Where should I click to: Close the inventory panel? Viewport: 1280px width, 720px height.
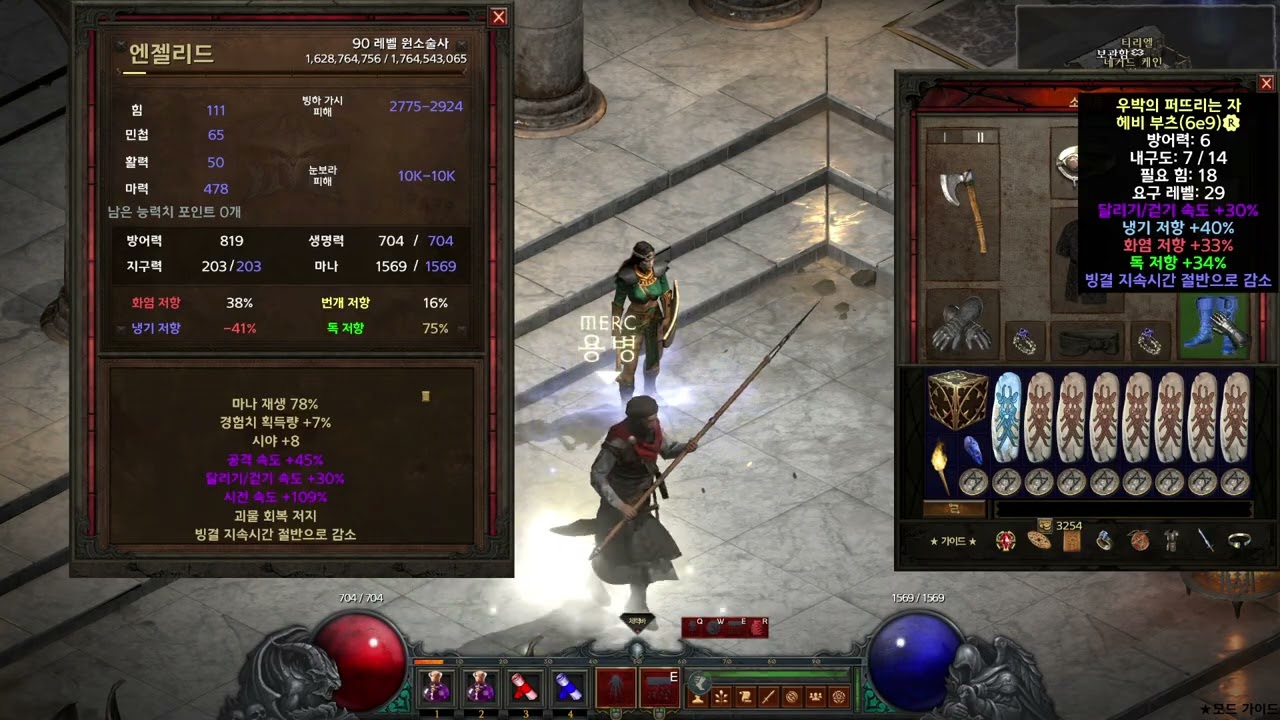(1266, 83)
